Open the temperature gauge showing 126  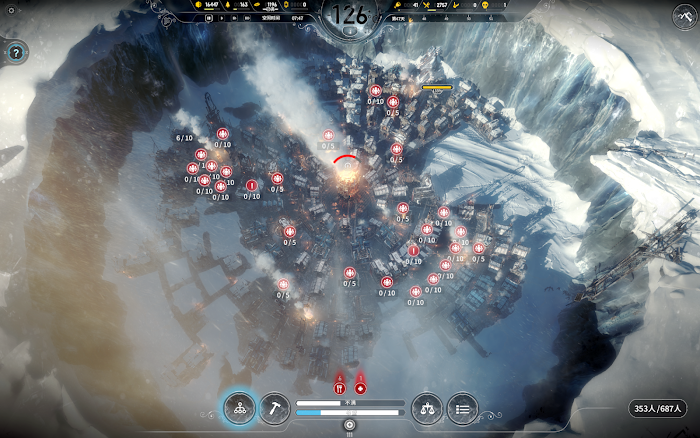(x=350, y=14)
